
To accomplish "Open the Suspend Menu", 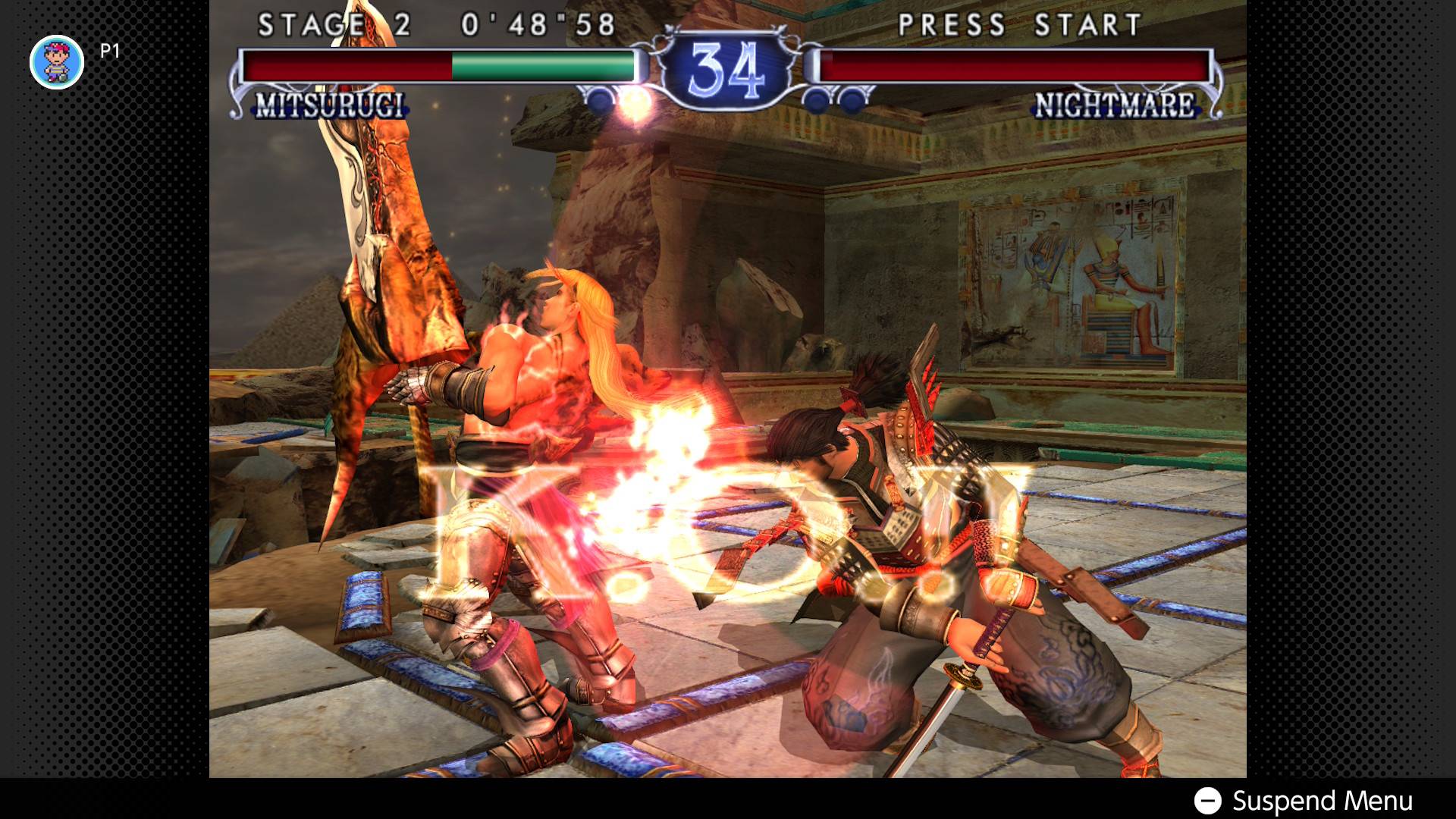I will pos(1304,800).
